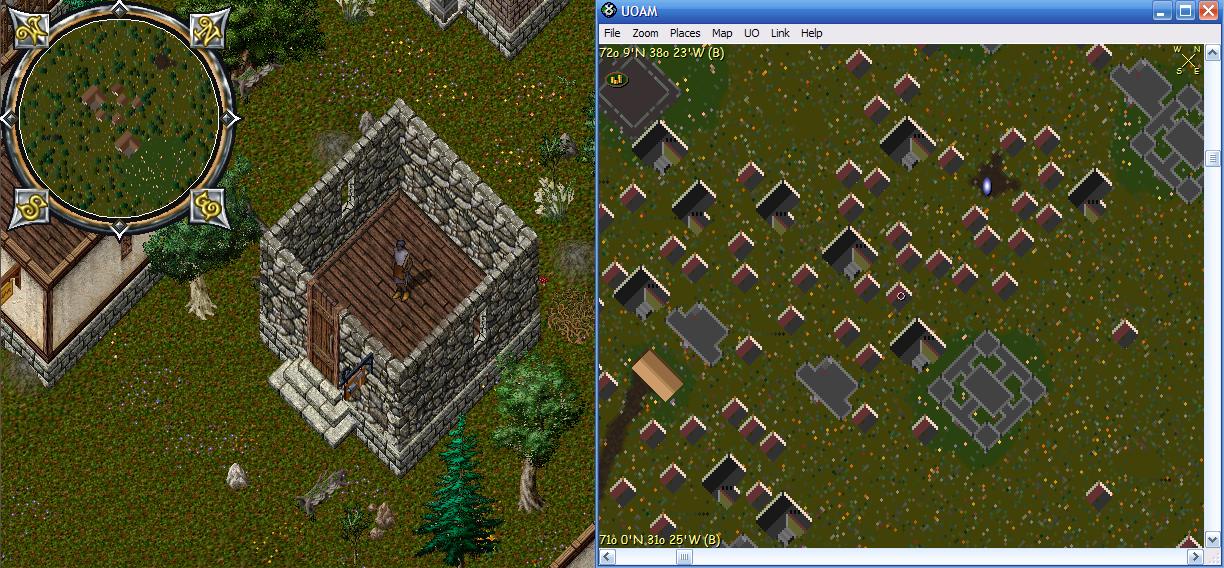The width and height of the screenshot is (1224, 568).
Task: Minimize the UOAM window
Action: click(1163, 11)
